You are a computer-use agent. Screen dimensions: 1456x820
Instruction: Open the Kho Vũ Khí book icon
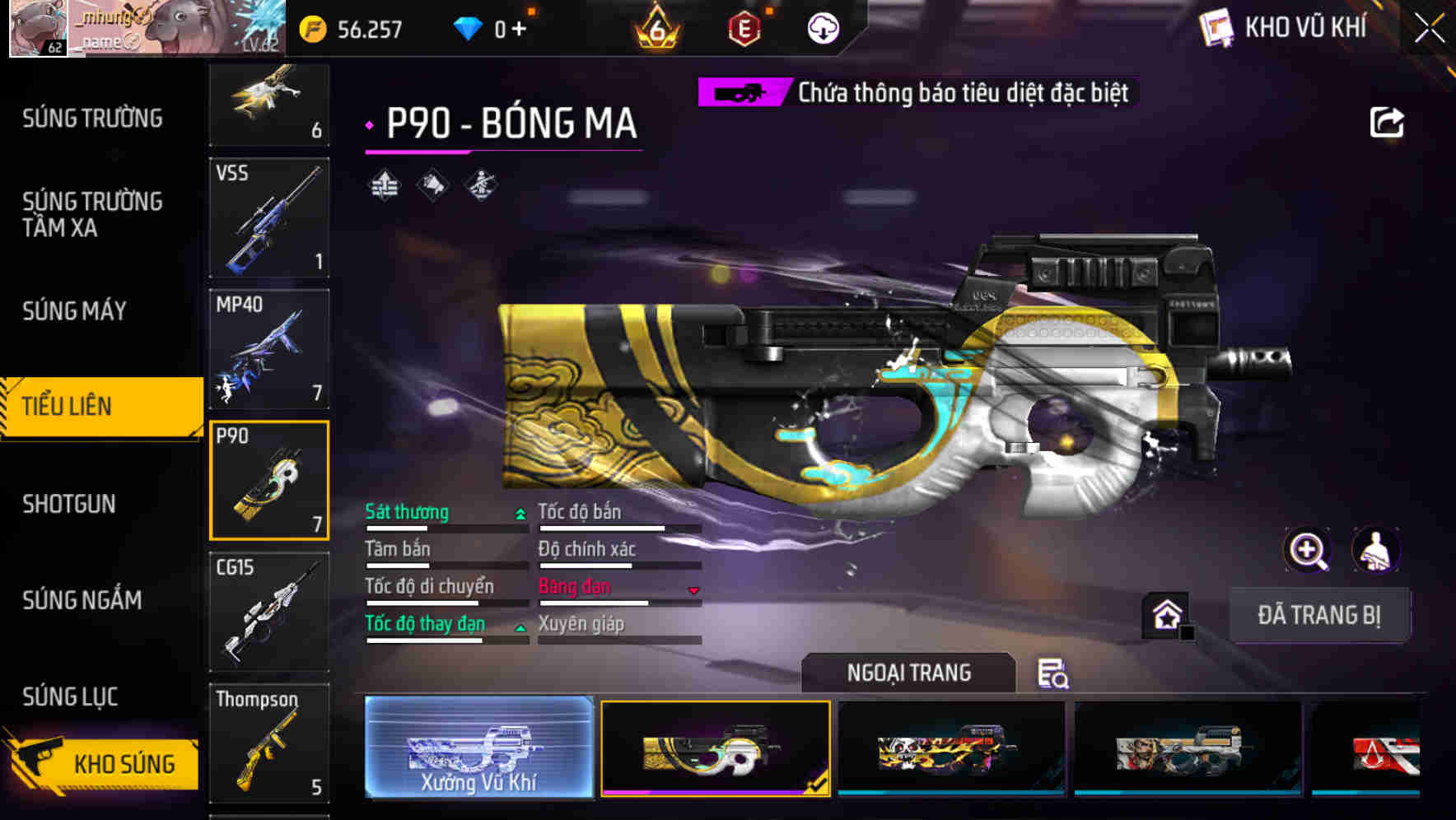coord(1216,27)
